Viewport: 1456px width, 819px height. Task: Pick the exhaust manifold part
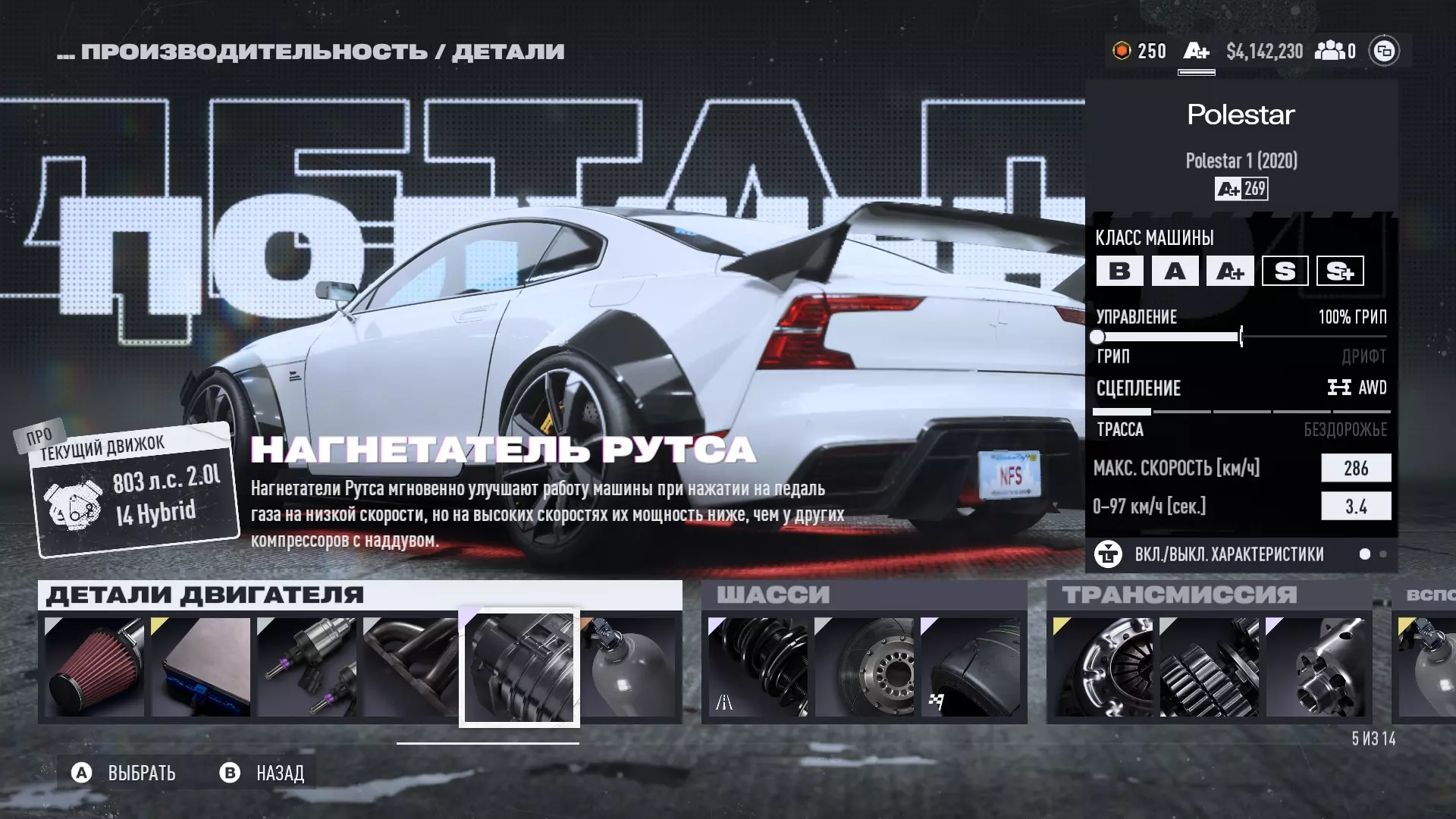click(409, 667)
